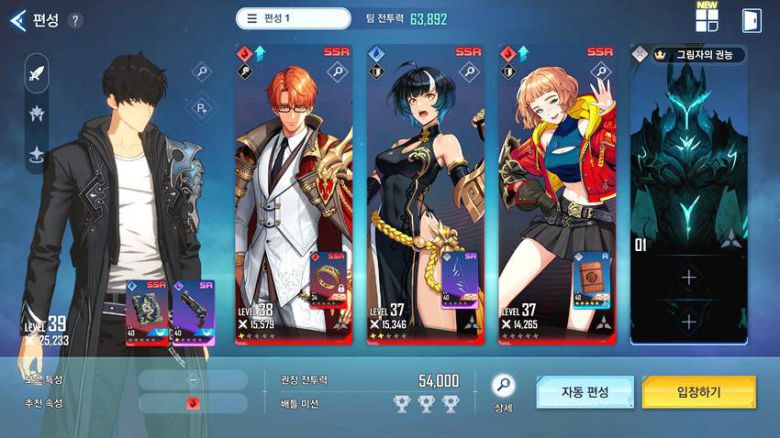Inspect the black-dress hunter with magnifier icon
780x438 pixels.
(469, 72)
